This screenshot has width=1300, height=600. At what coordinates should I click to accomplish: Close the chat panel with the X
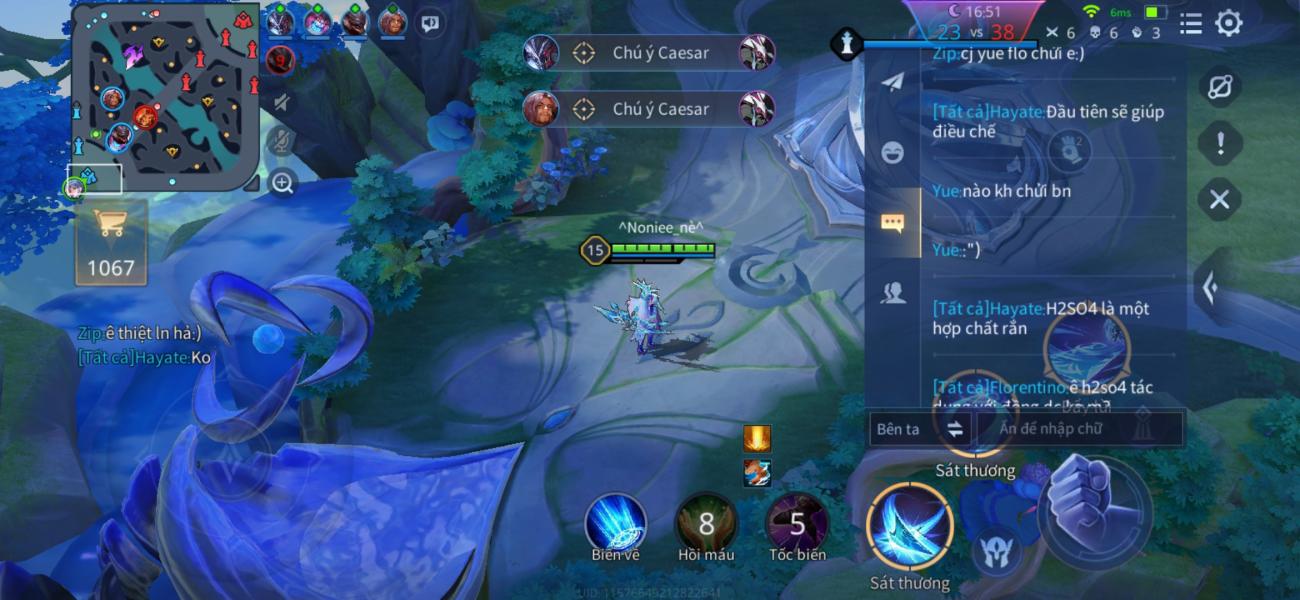click(1219, 199)
